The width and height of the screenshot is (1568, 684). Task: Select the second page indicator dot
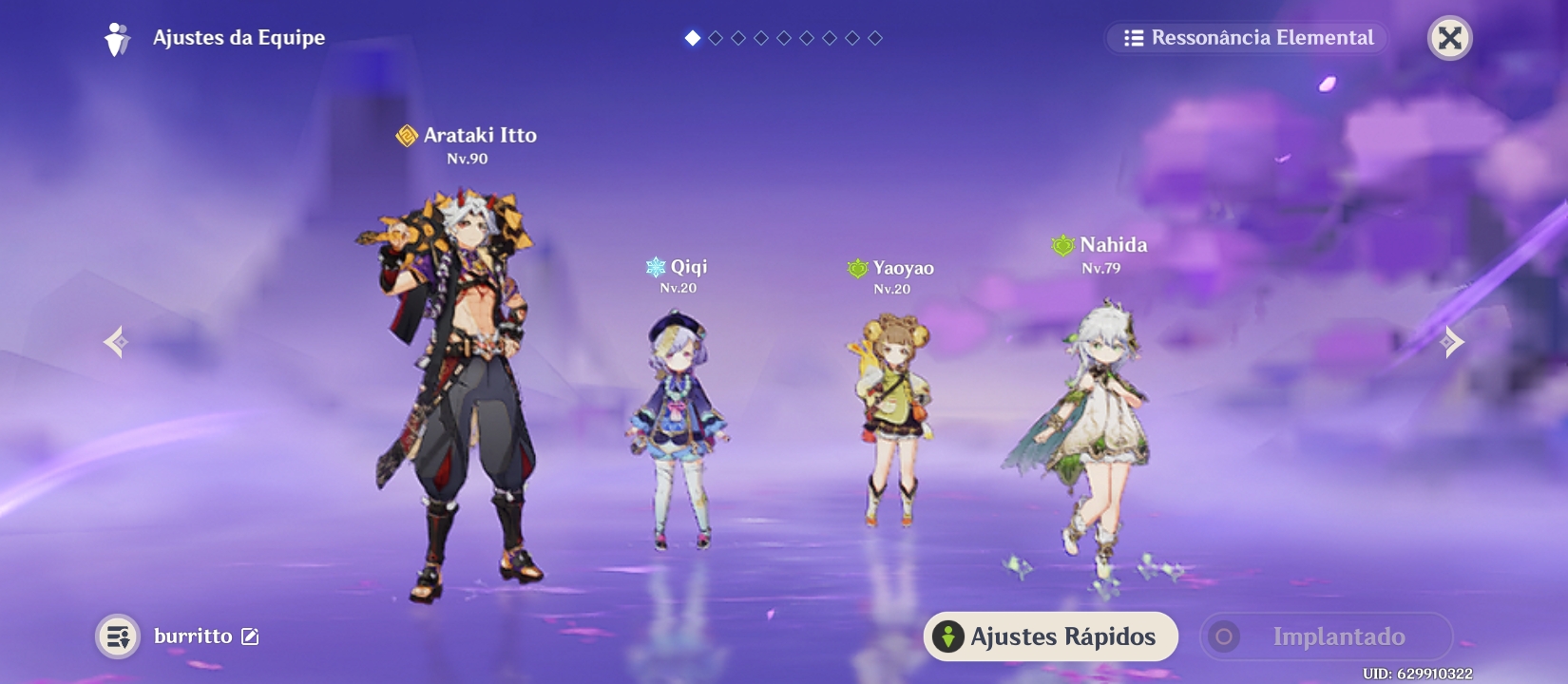[x=715, y=39]
